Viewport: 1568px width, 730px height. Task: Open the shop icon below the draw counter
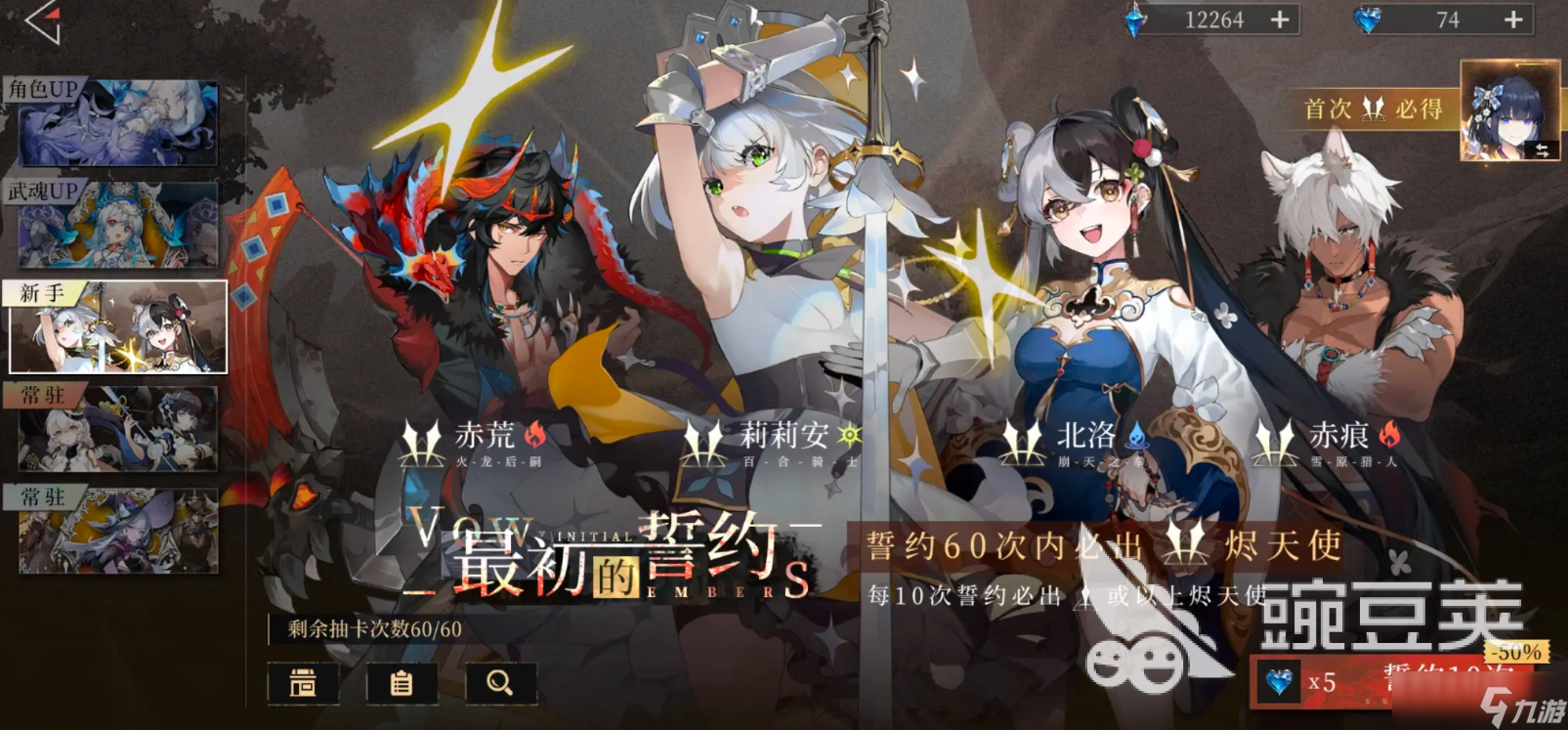(x=303, y=684)
